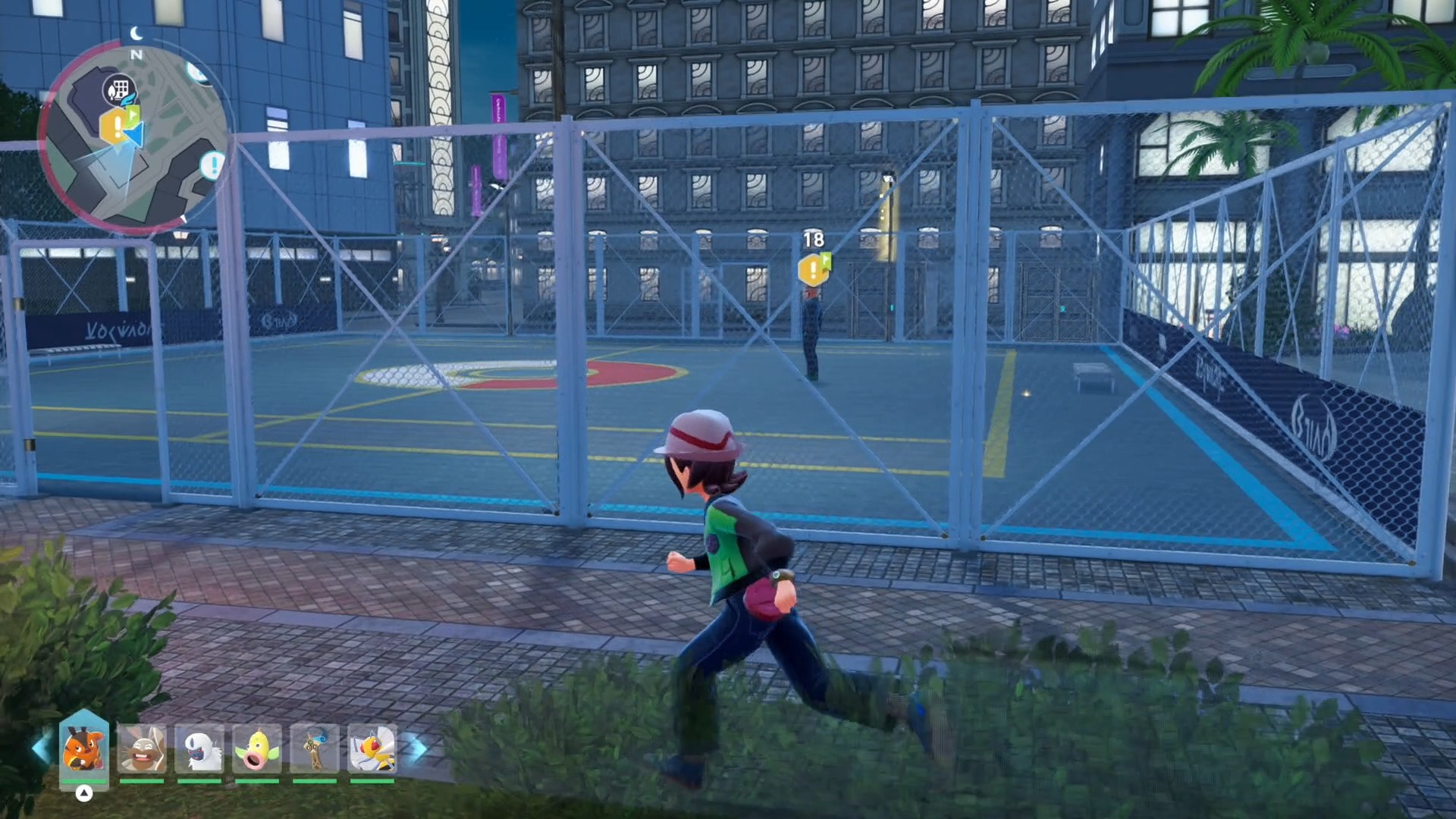Screen dimensions: 1456x819
Task: Select the Weepinbell party slot
Action: (257, 748)
